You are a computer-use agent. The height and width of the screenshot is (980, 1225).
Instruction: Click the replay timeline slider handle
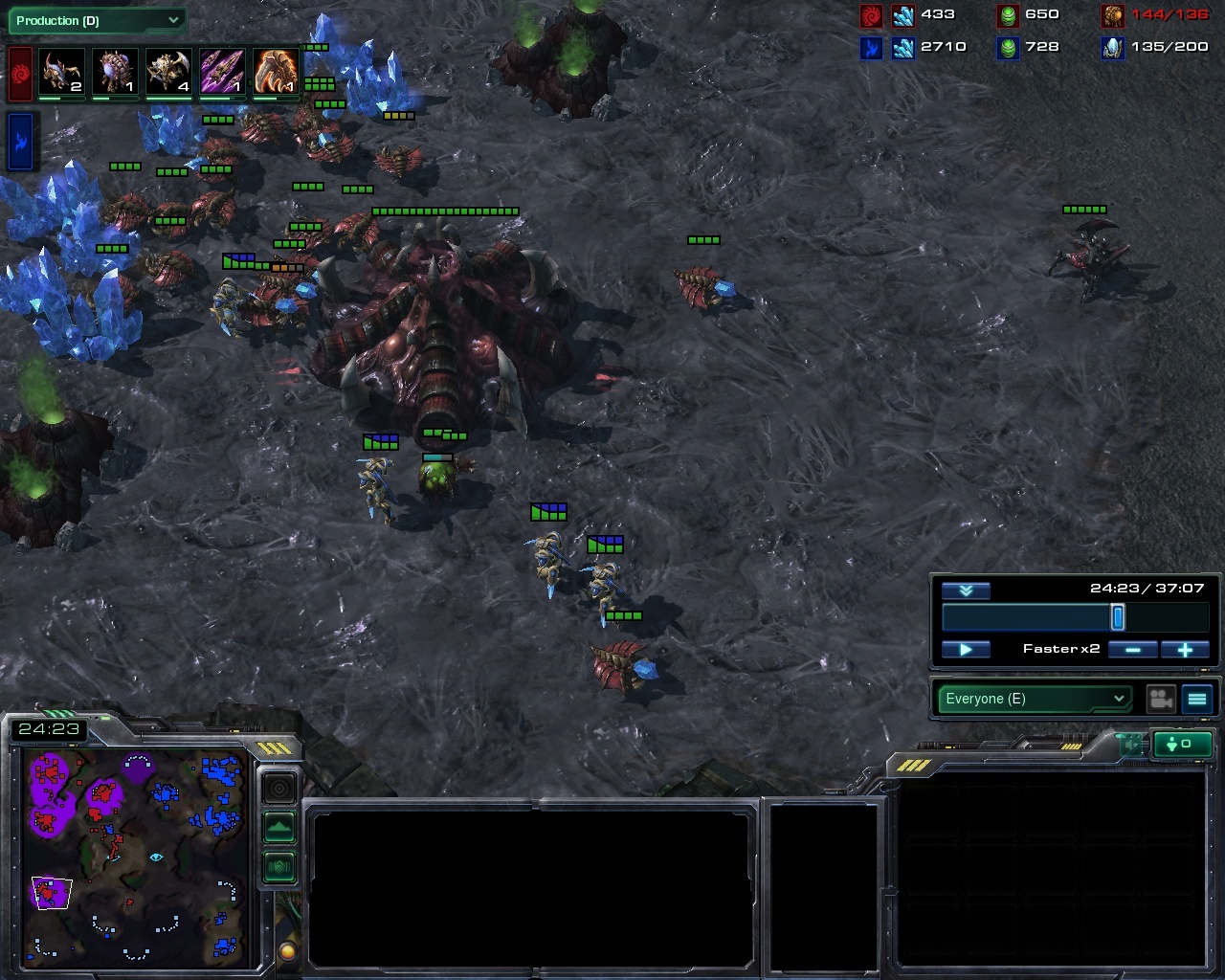coord(1117,617)
